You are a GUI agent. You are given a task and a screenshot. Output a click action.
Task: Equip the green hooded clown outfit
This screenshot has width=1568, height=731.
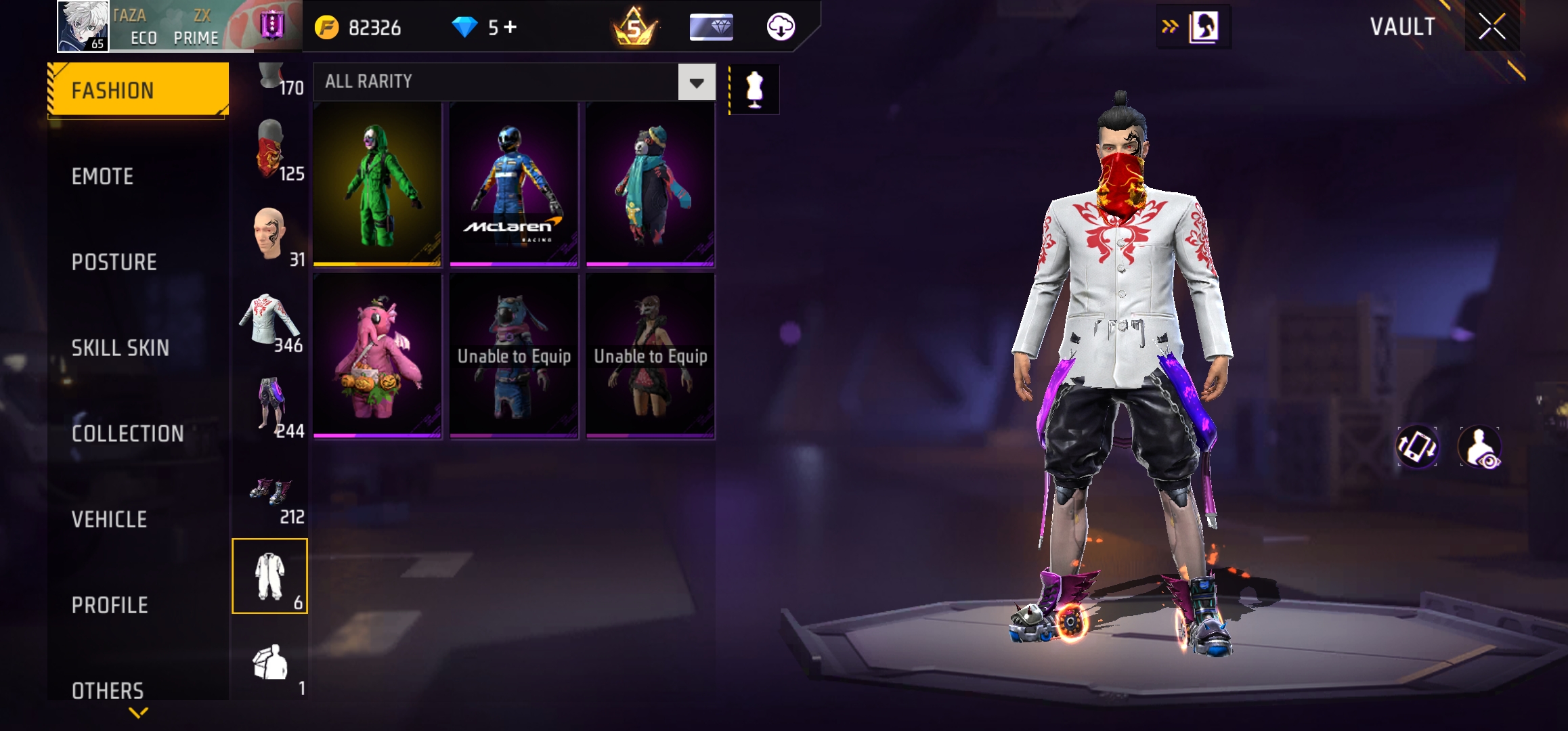(378, 184)
